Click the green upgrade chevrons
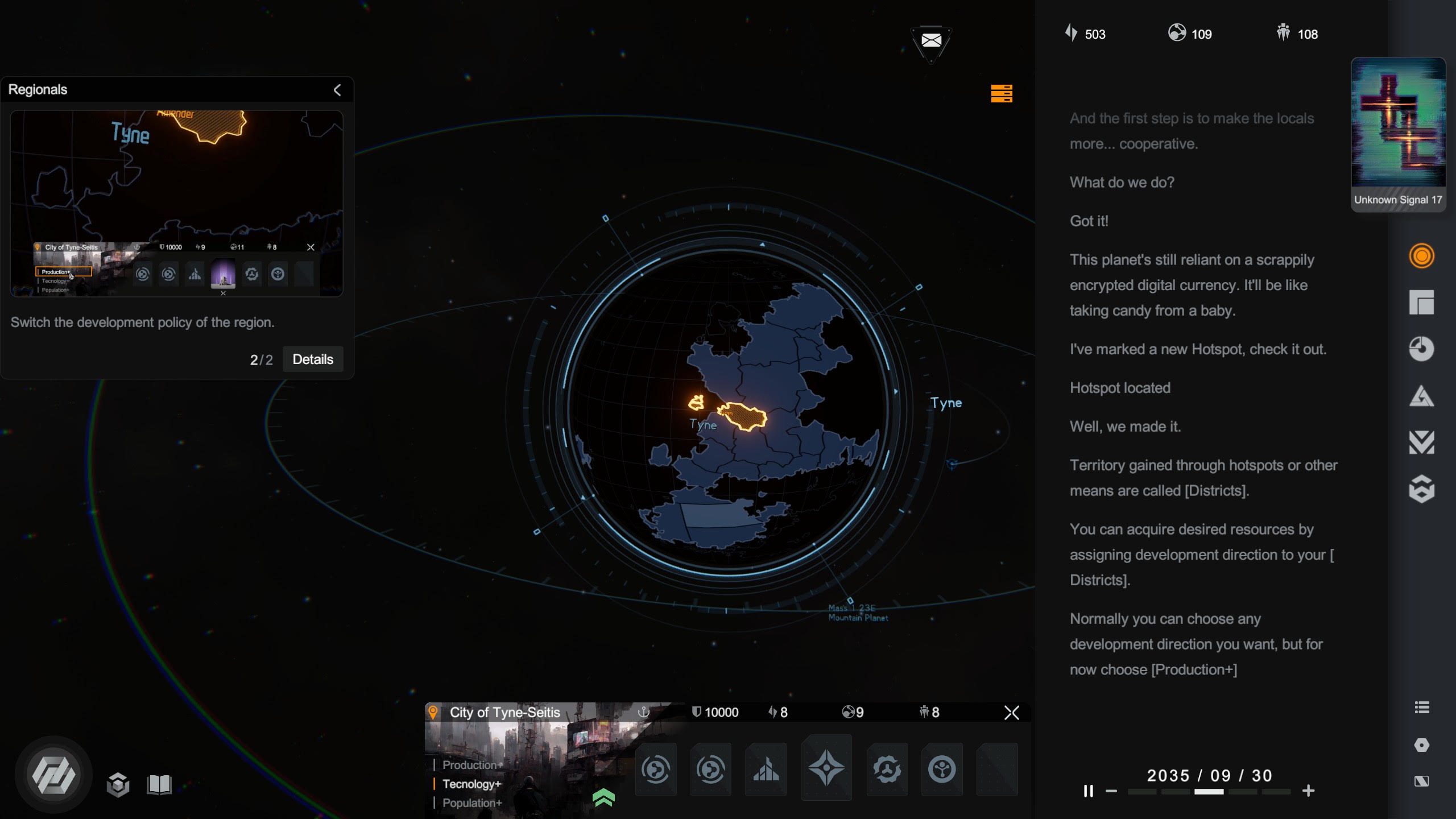The width and height of the screenshot is (1456, 819). click(x=603, y=797)
